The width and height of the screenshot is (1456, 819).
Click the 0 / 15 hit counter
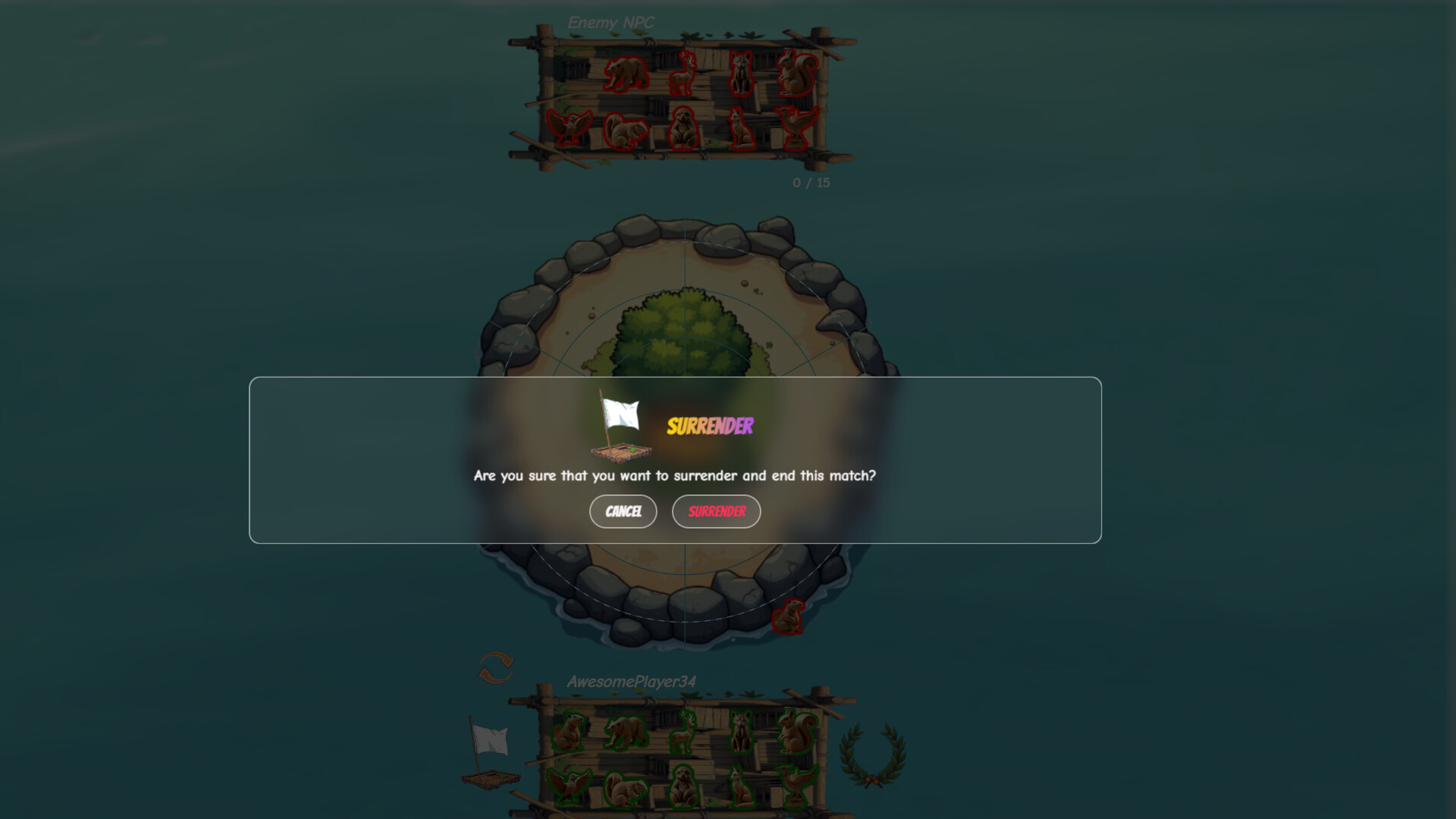tap(811, 182)
